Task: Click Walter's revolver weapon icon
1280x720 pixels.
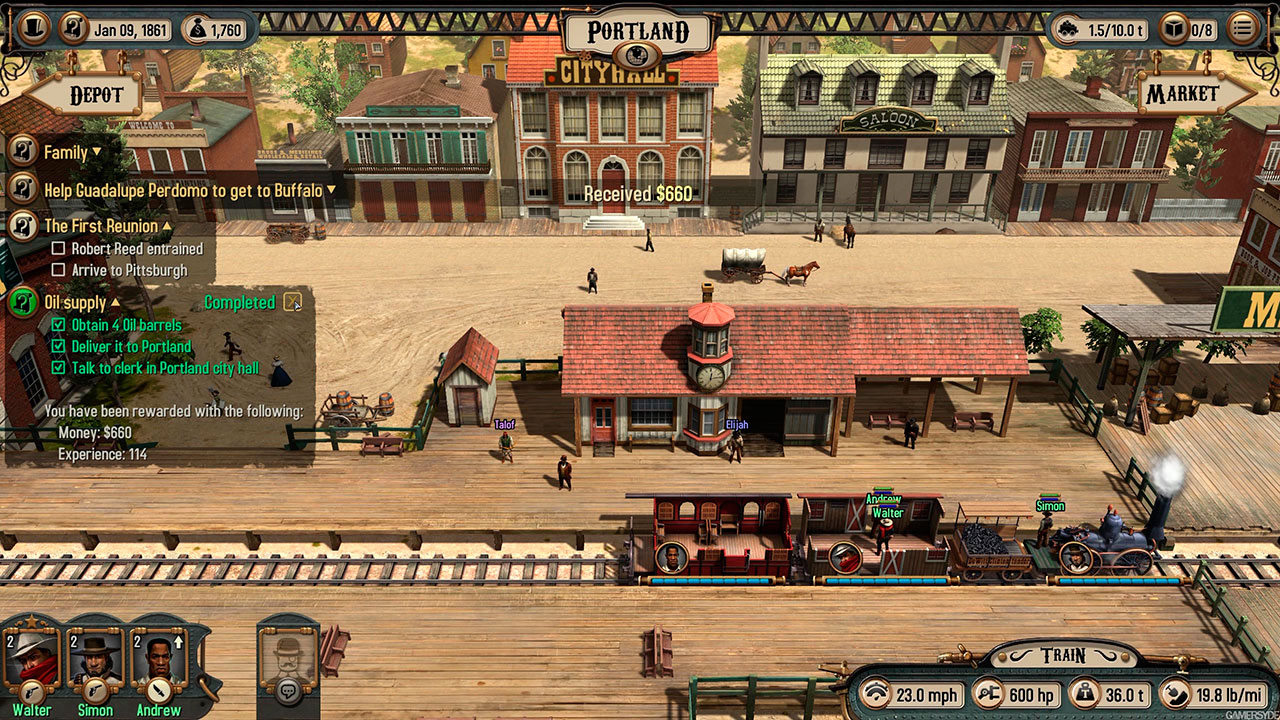Action: pyautogui.click(x=33, y=689)
